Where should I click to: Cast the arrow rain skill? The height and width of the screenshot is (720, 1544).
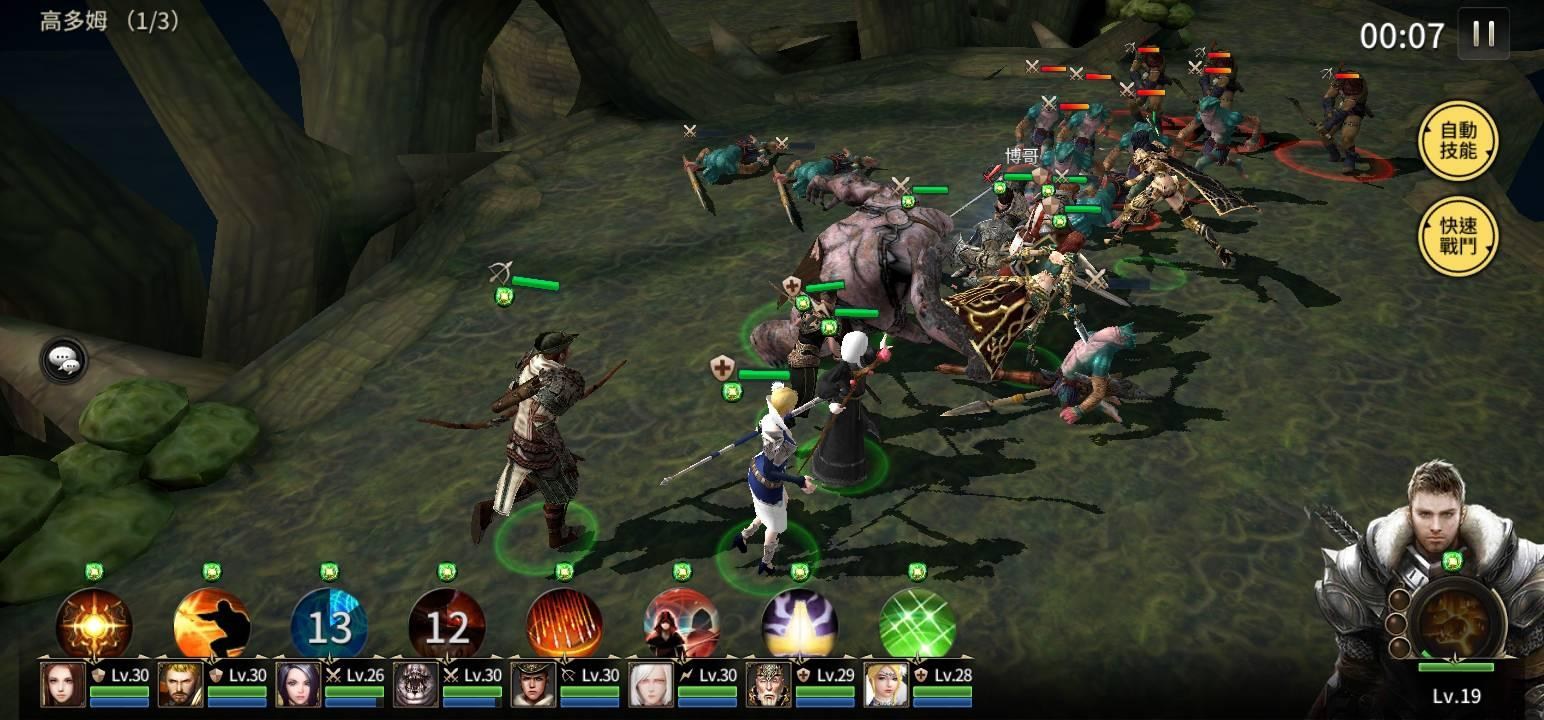pos(564,624)
